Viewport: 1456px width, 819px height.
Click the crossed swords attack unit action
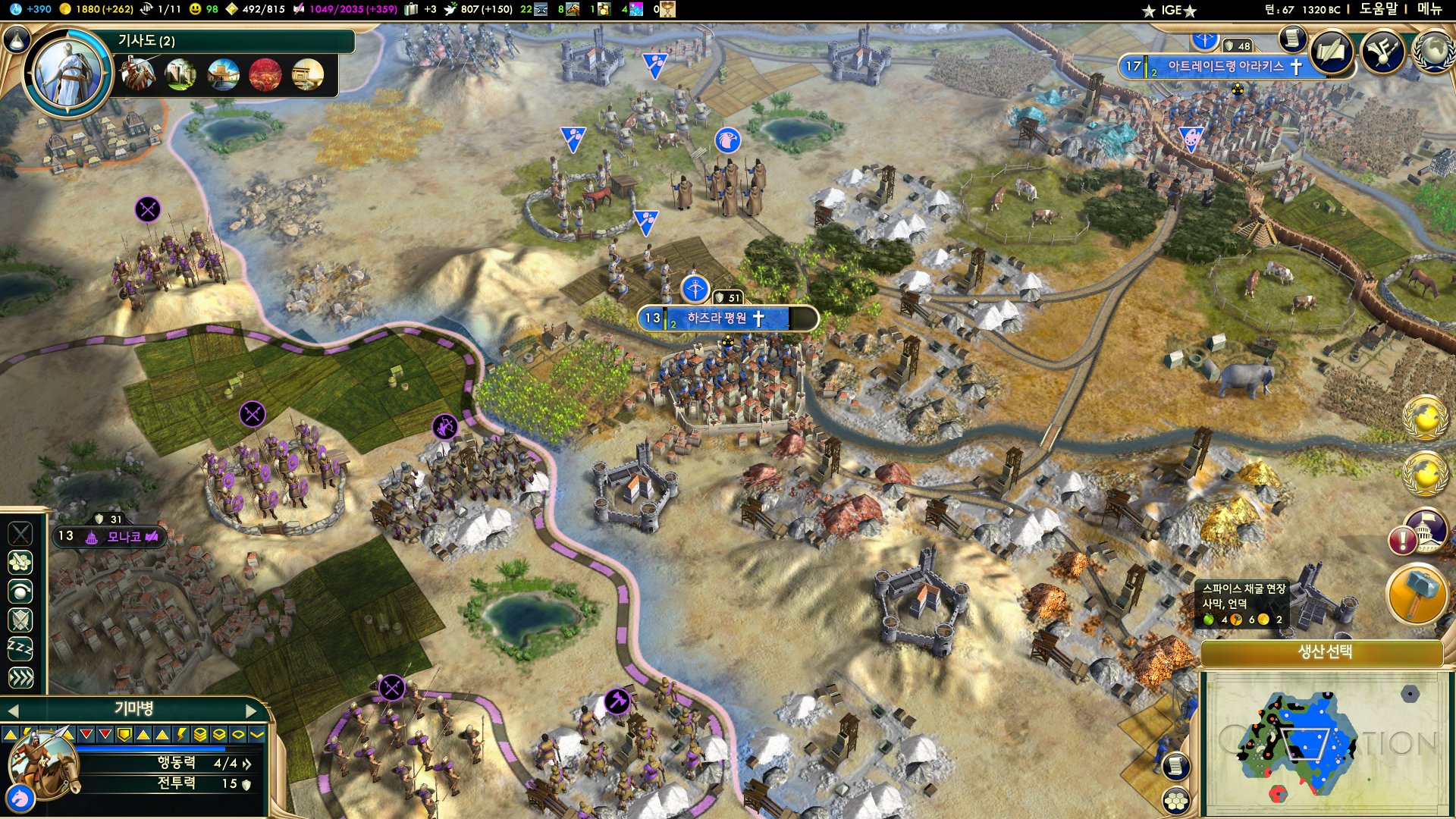(x=20, y=534)
